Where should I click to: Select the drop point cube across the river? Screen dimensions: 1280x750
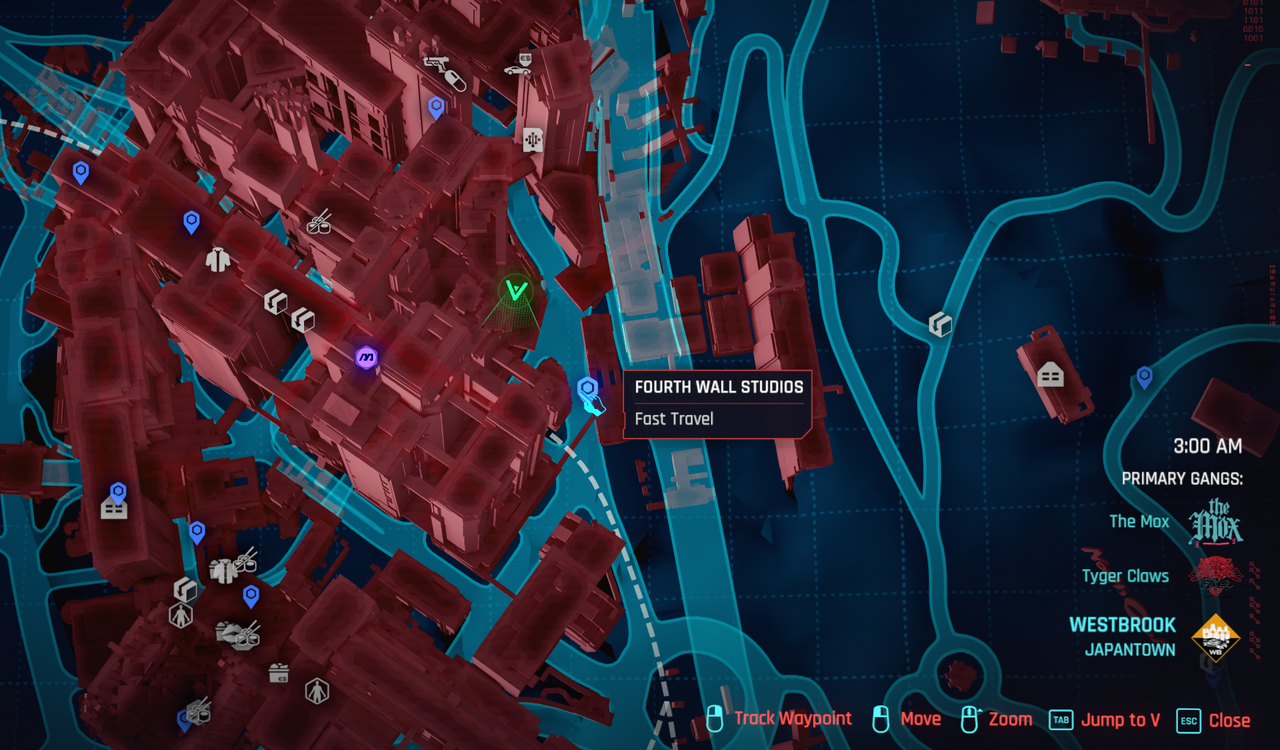point(939,323)
